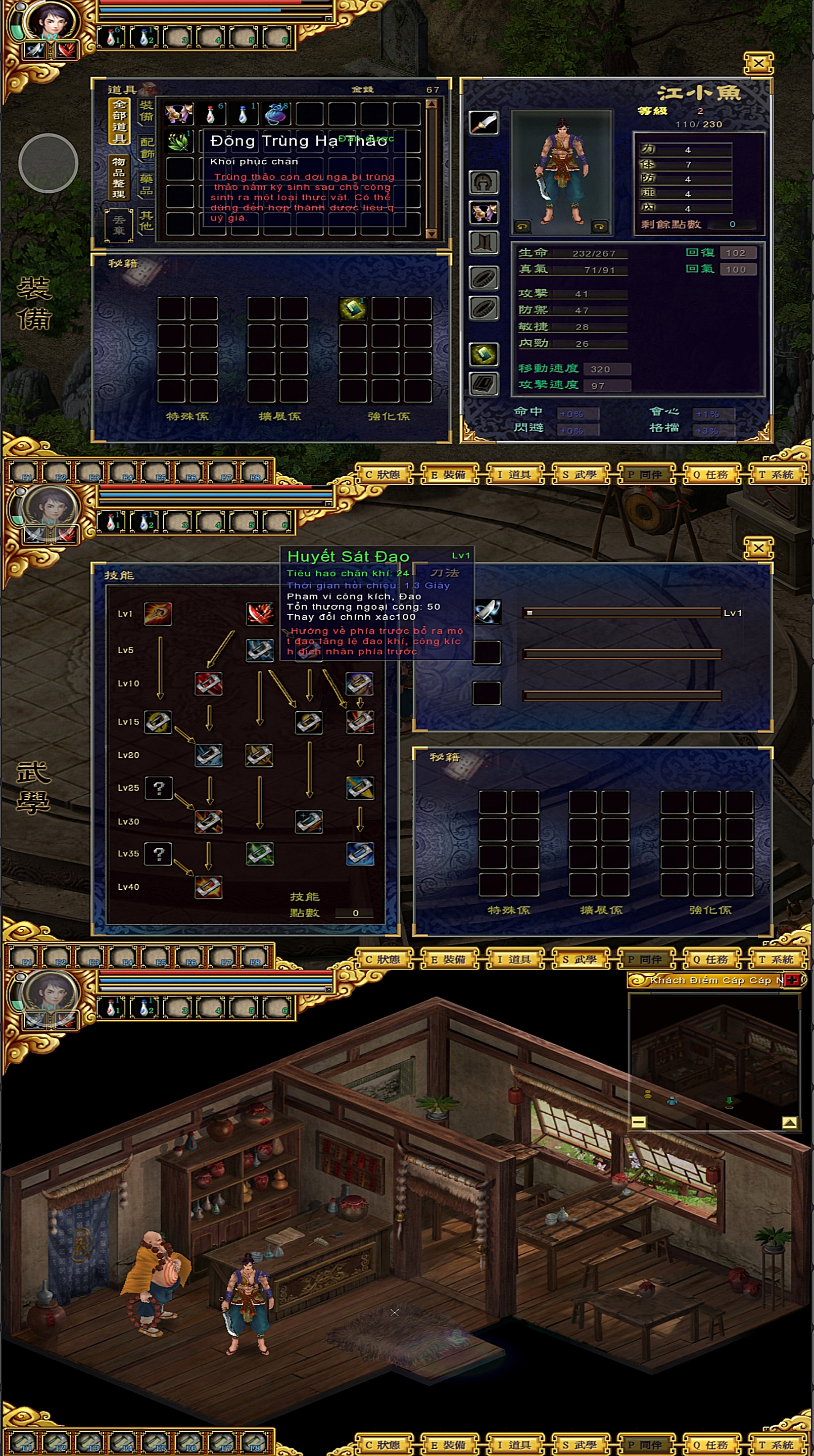Click the inventory scrollbar down arrow
This screenshot has width=814, height=1456.
point(432,234)
